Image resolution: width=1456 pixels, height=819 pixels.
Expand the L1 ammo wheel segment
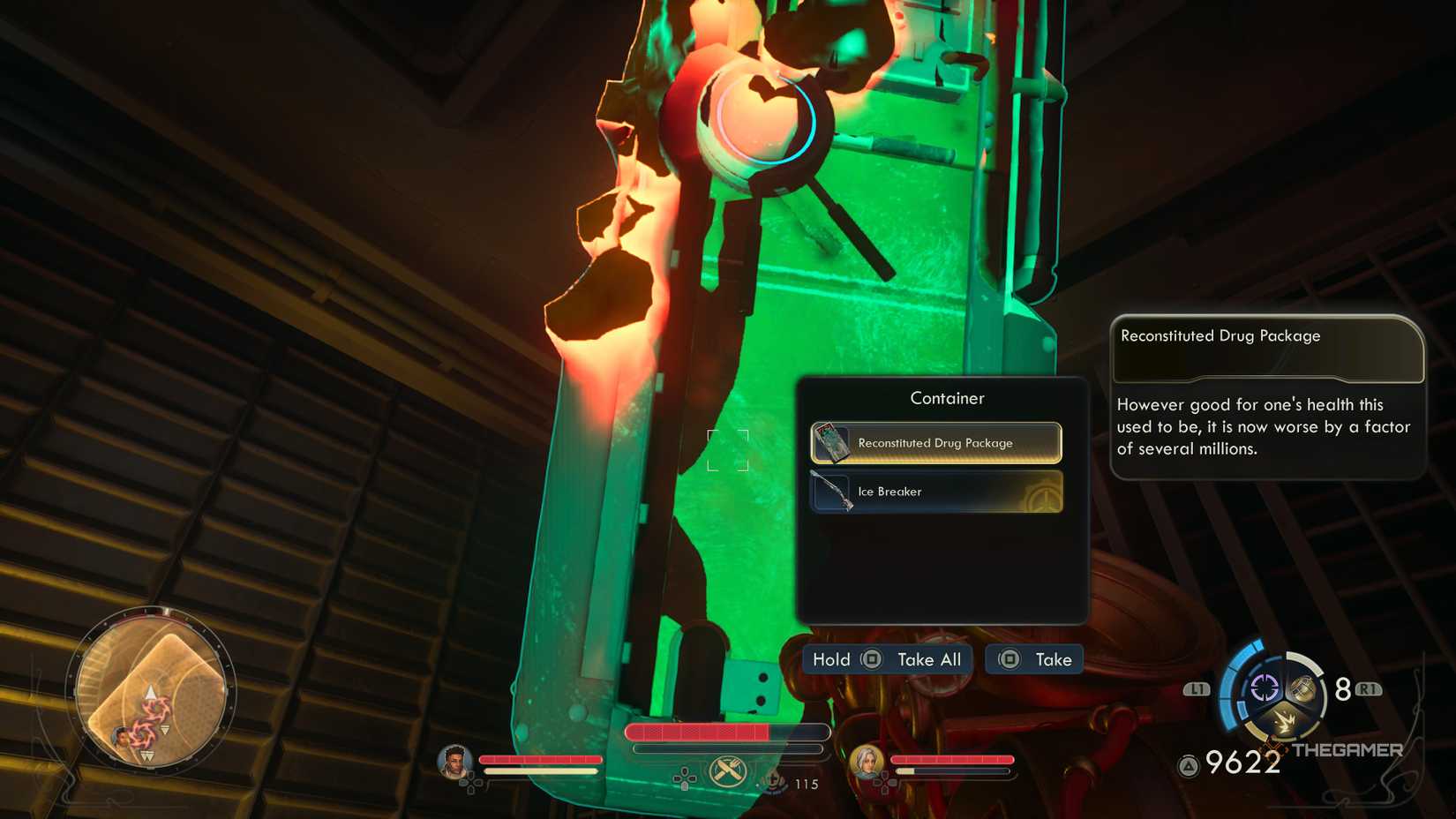1196,687
